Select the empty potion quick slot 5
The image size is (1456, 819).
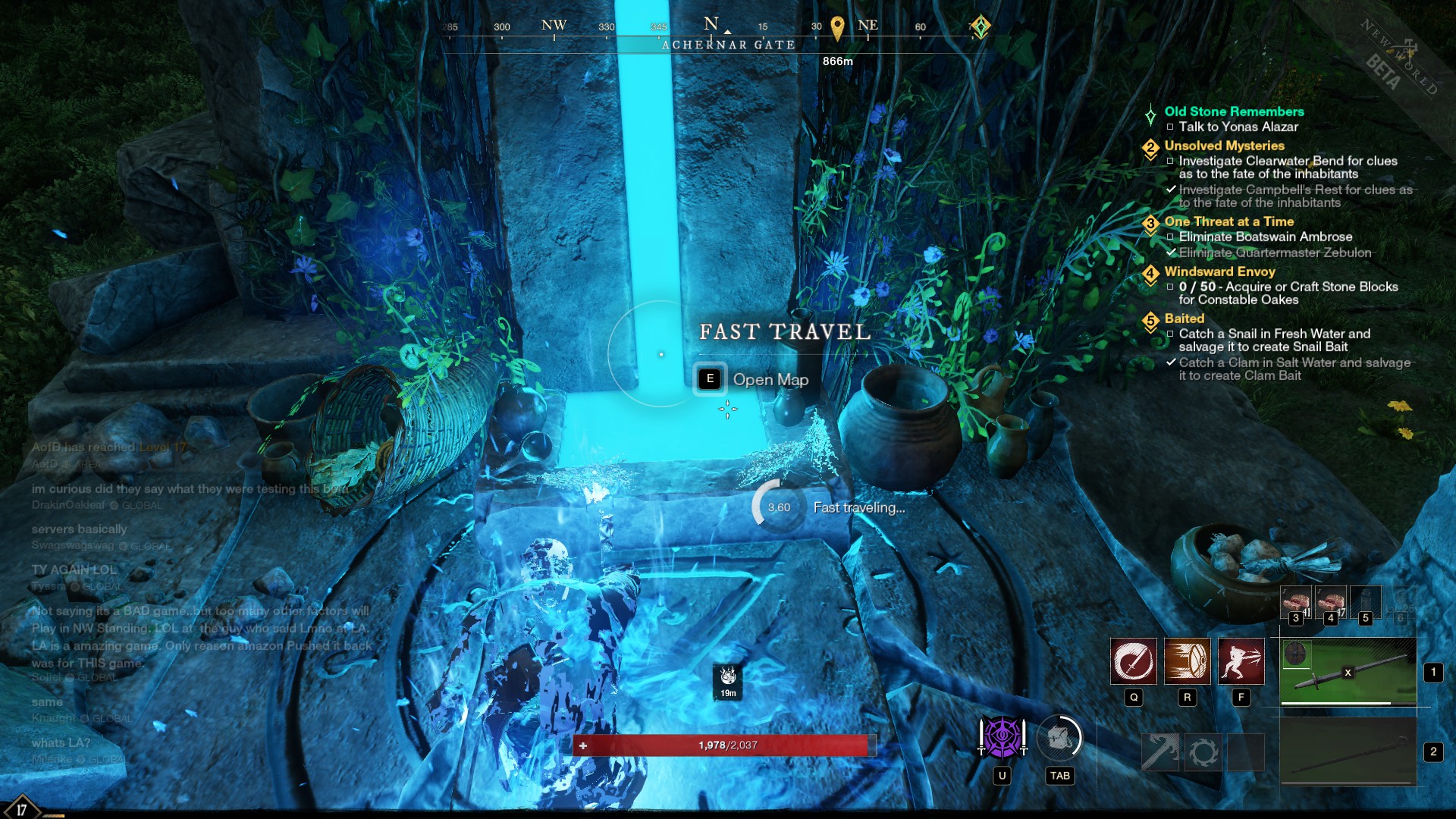pos(1366,601)
